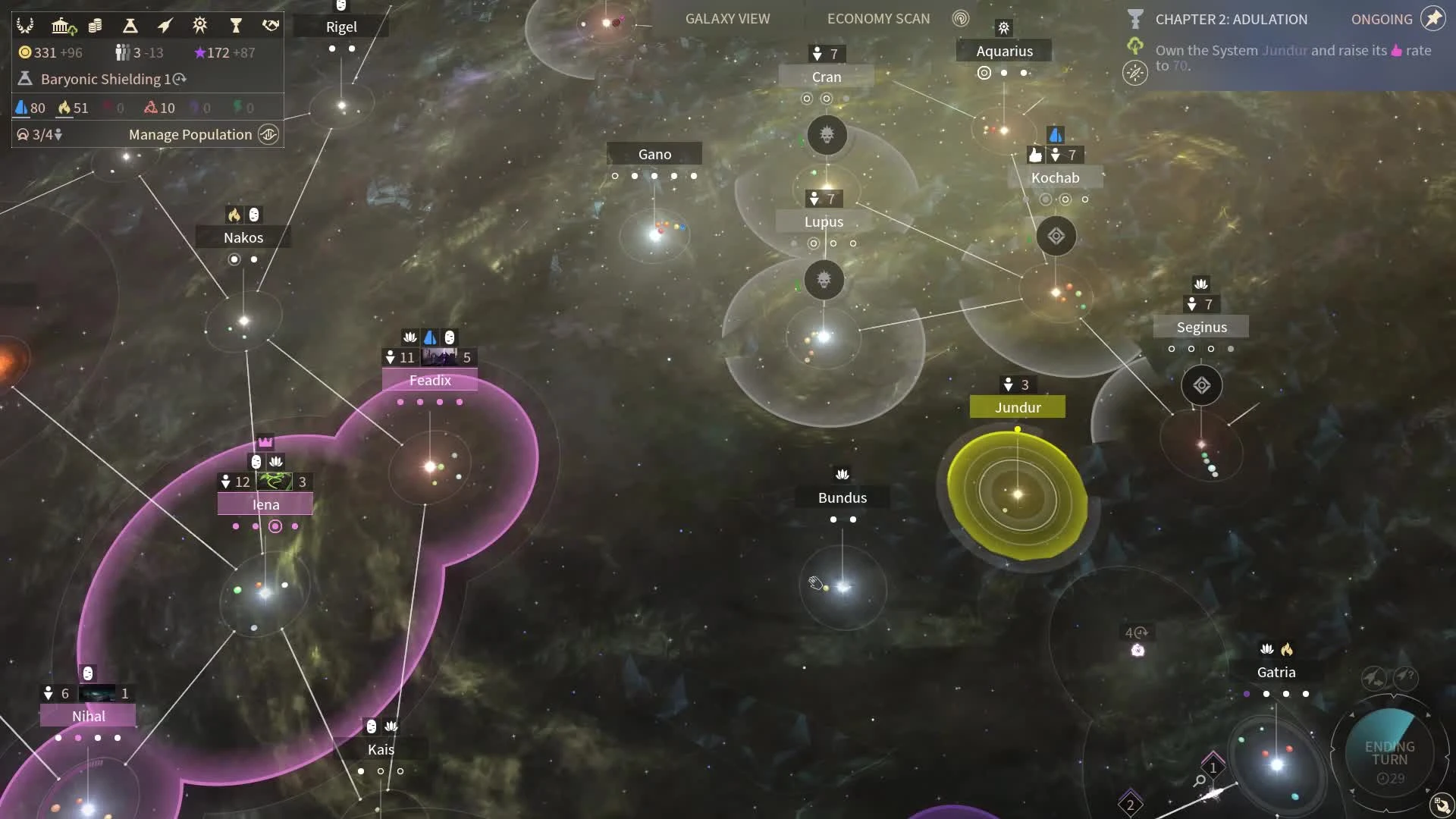Toggle the wand overlay icon above Aquarius
This screenshot has width=1456, height=819.
[1003, 27]
